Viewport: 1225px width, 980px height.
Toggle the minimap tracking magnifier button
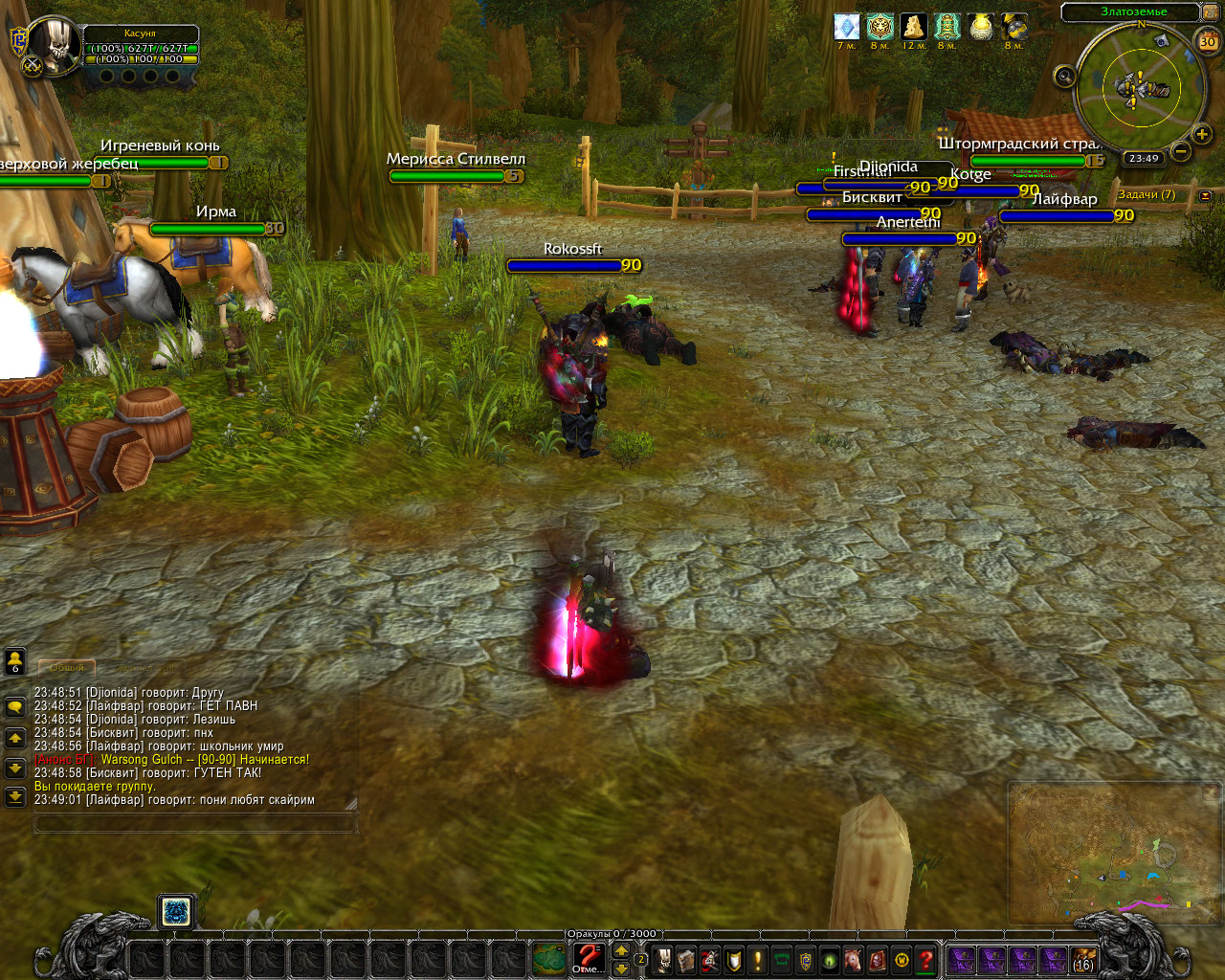(x=1064, y=77)
